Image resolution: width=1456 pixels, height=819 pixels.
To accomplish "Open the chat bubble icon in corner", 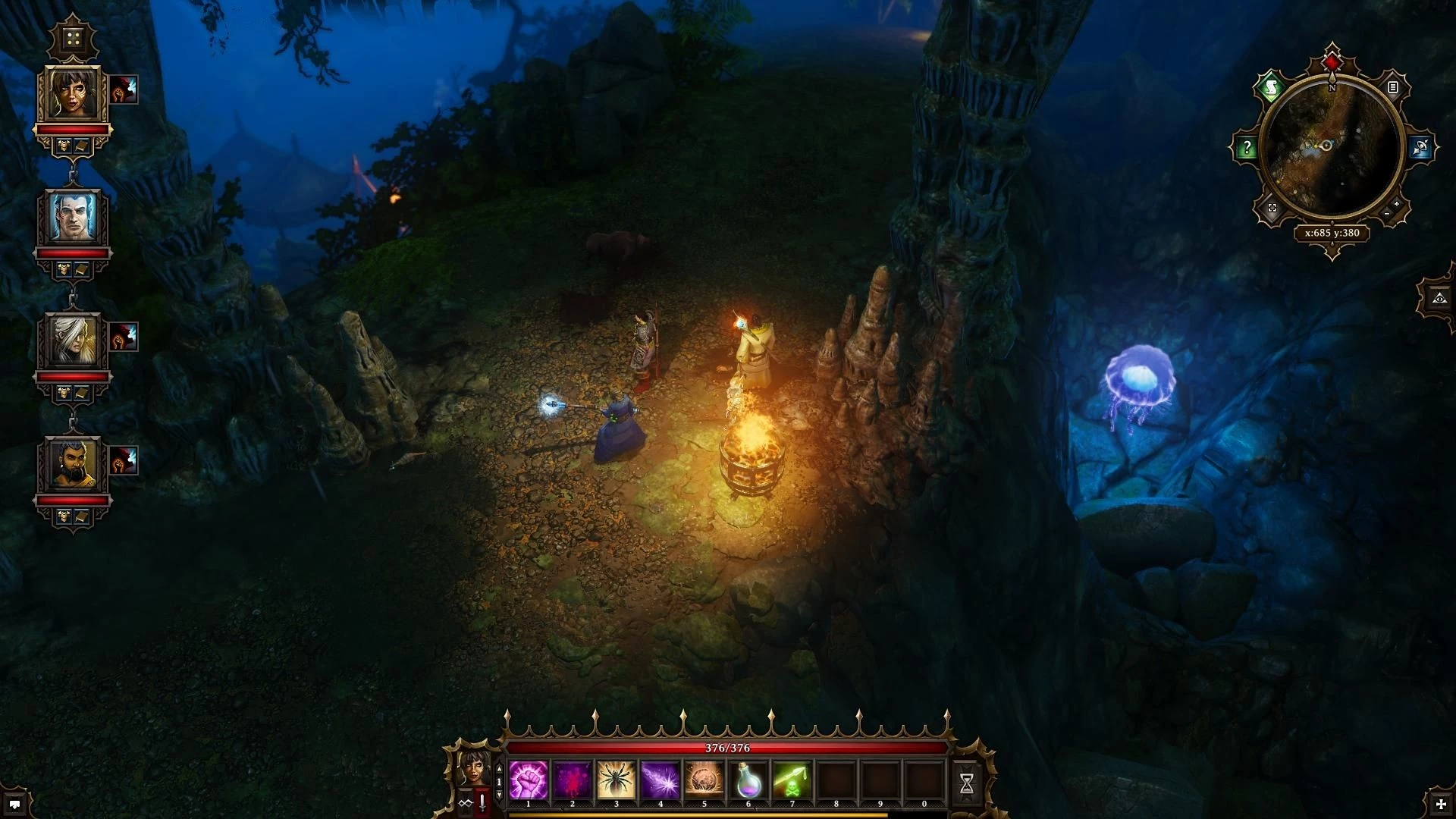I will [14, 804].
